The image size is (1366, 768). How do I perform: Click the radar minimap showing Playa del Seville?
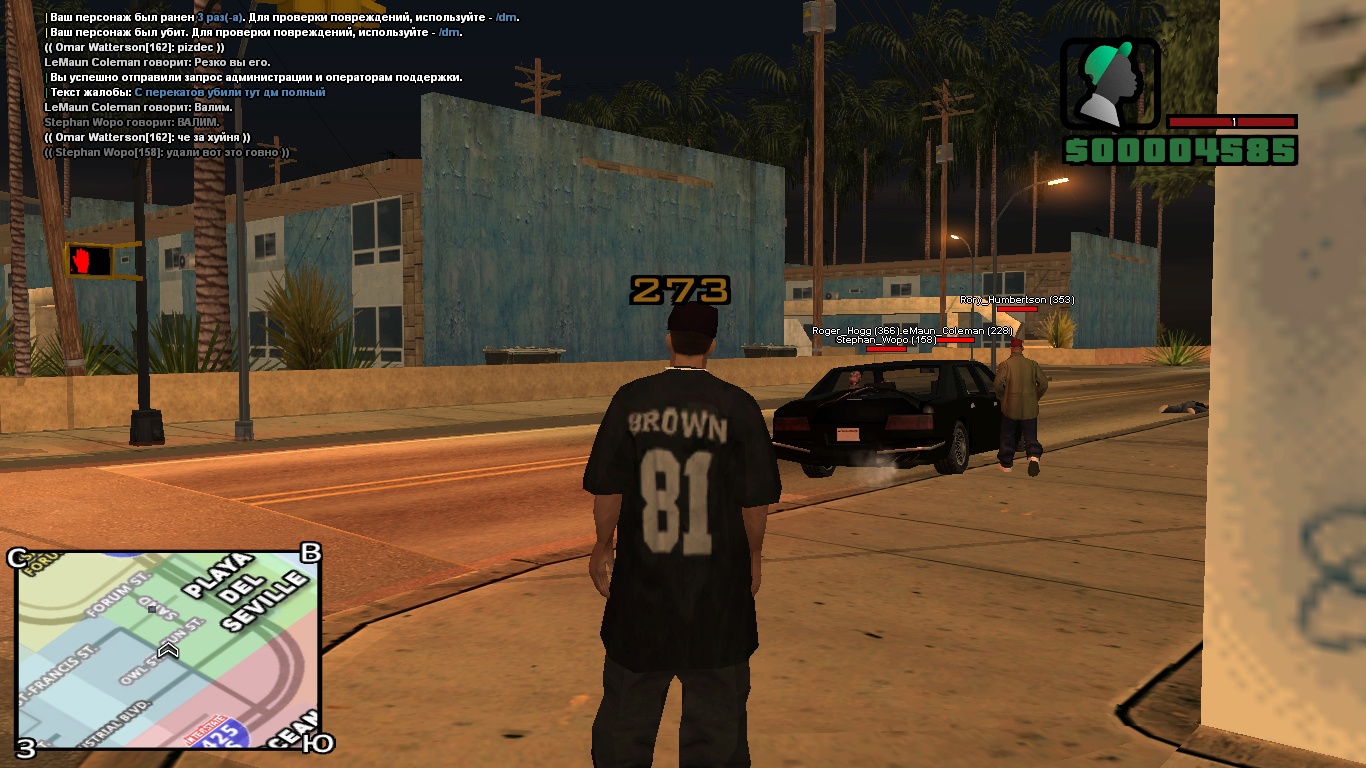click(x=168, y=649)
